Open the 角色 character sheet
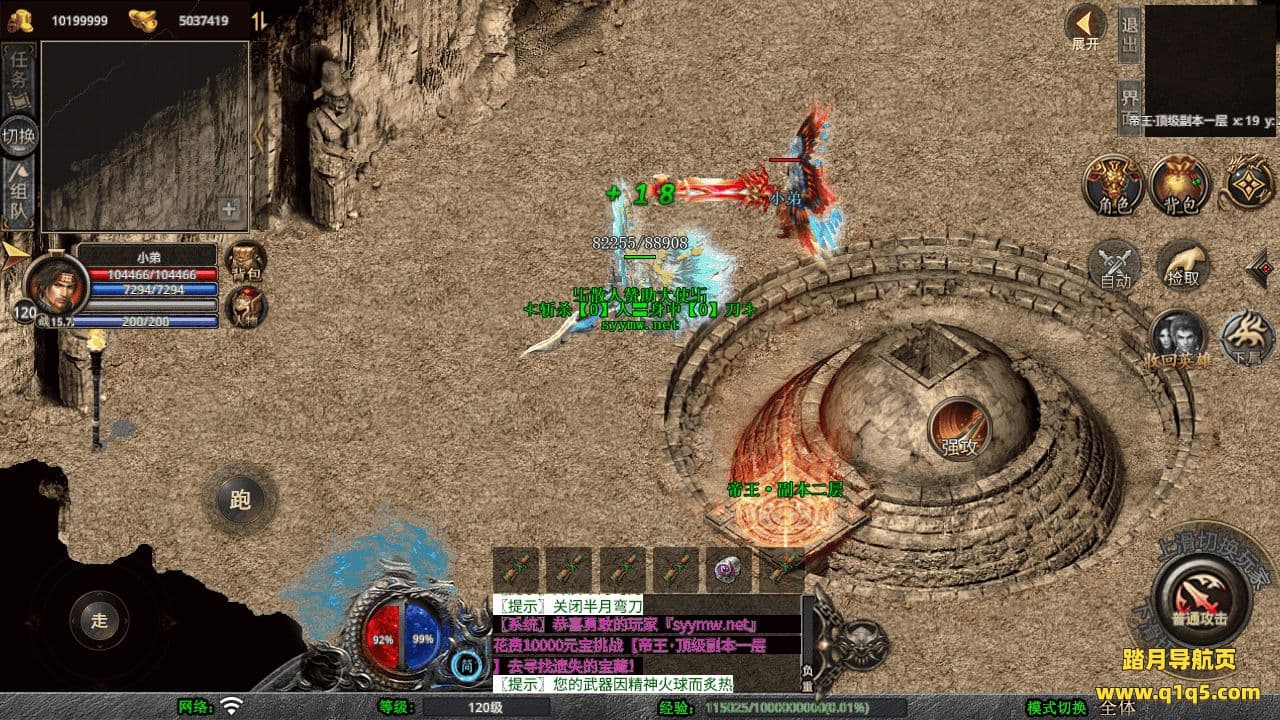 pos(1114,184)
